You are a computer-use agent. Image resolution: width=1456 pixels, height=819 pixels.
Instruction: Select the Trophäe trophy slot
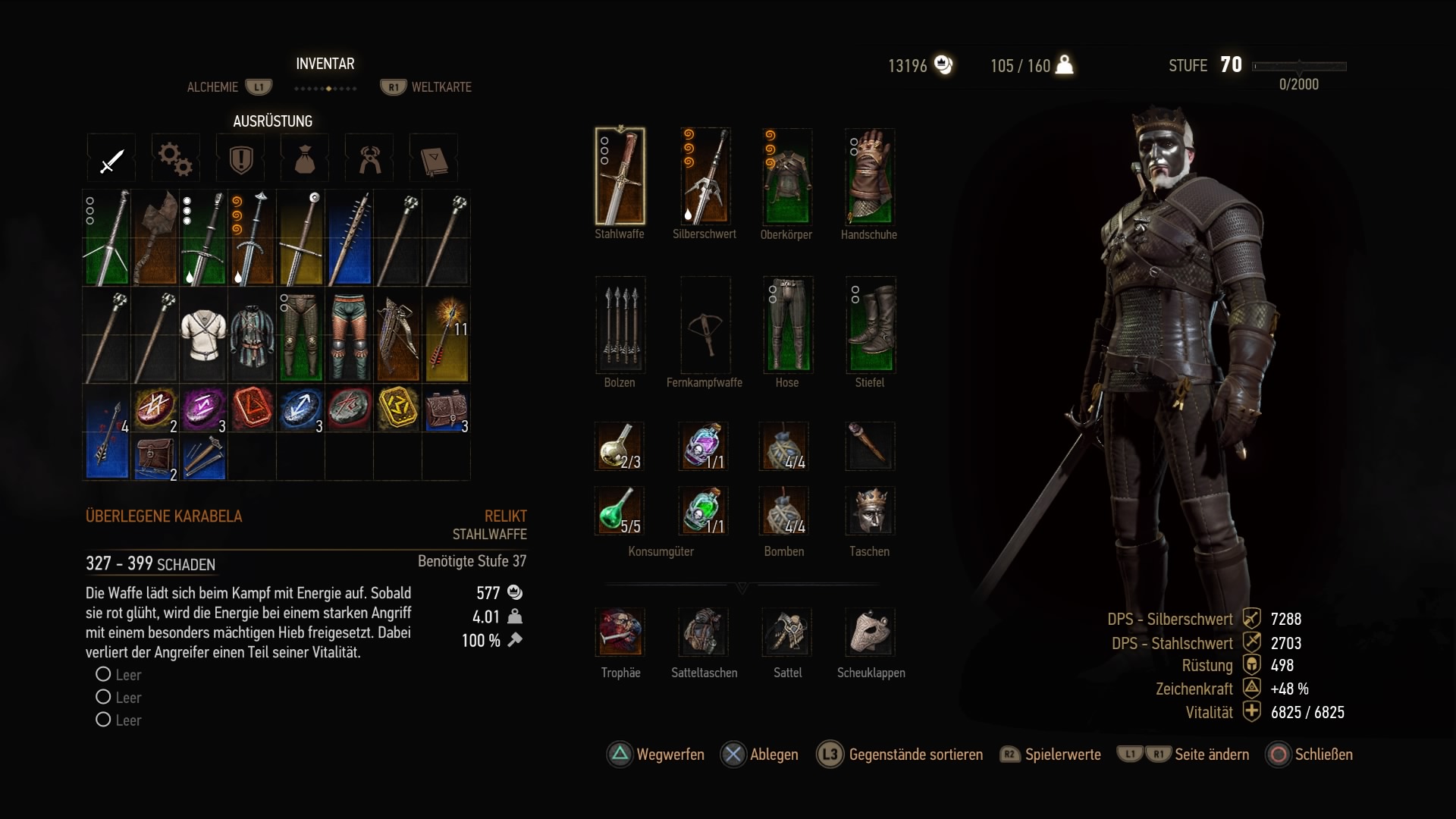(x=620, y=632)
